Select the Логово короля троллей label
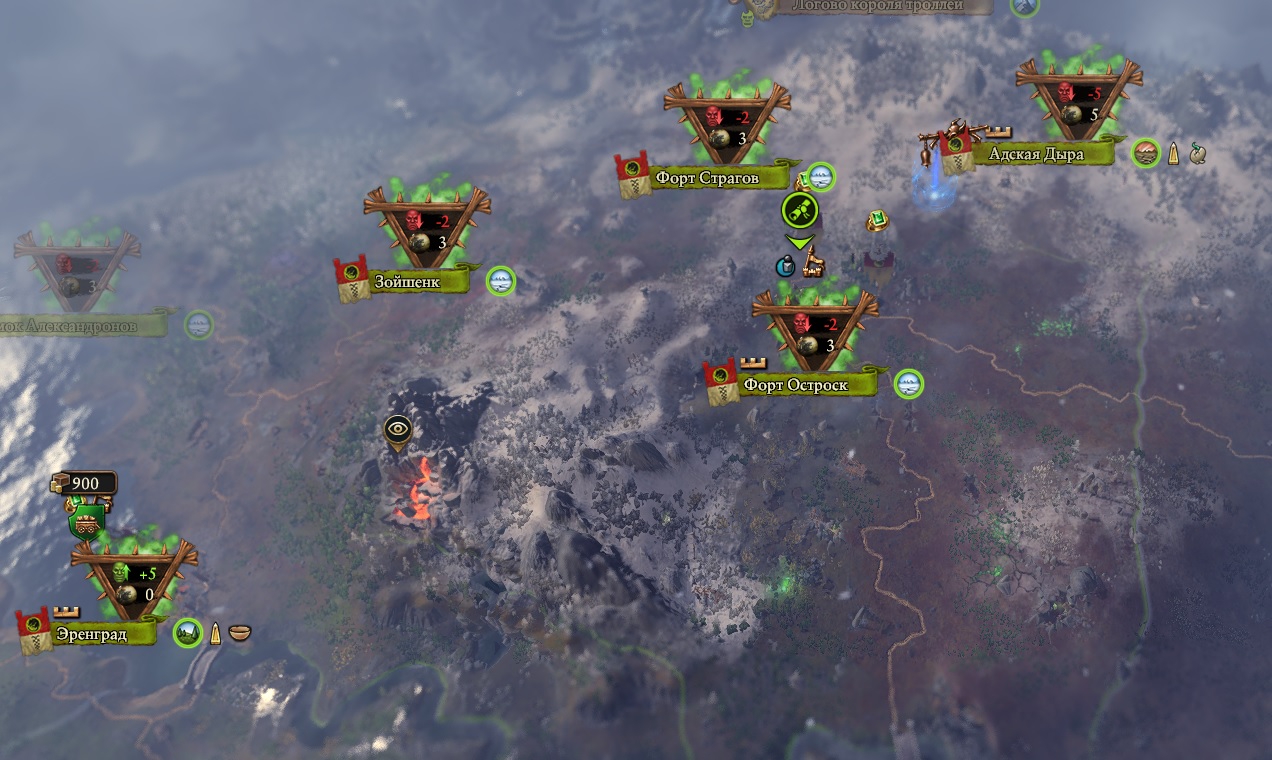The image size is (1272, 760). click(x=875, y=6)
